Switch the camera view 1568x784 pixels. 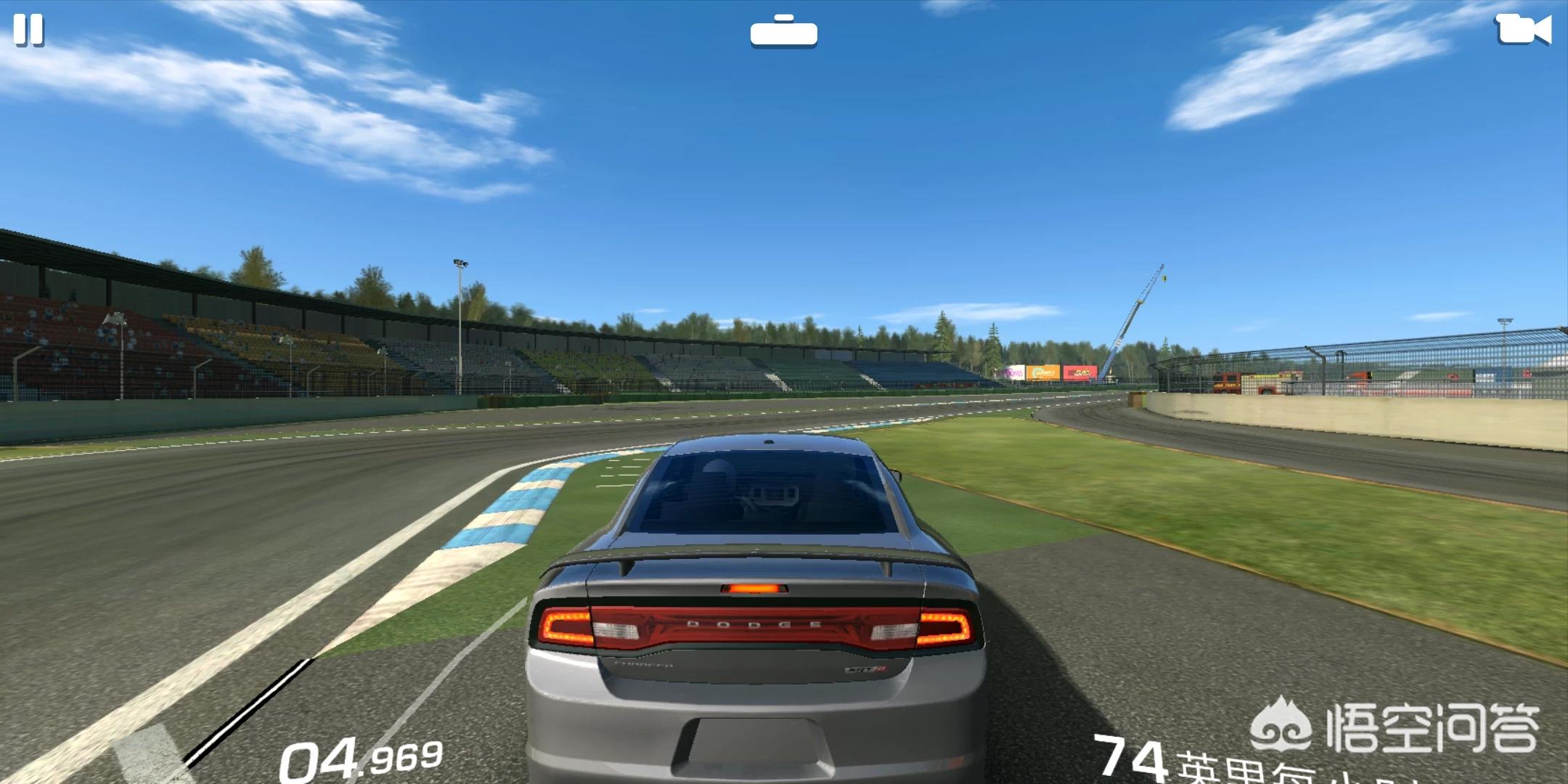tap(1524, 30)
